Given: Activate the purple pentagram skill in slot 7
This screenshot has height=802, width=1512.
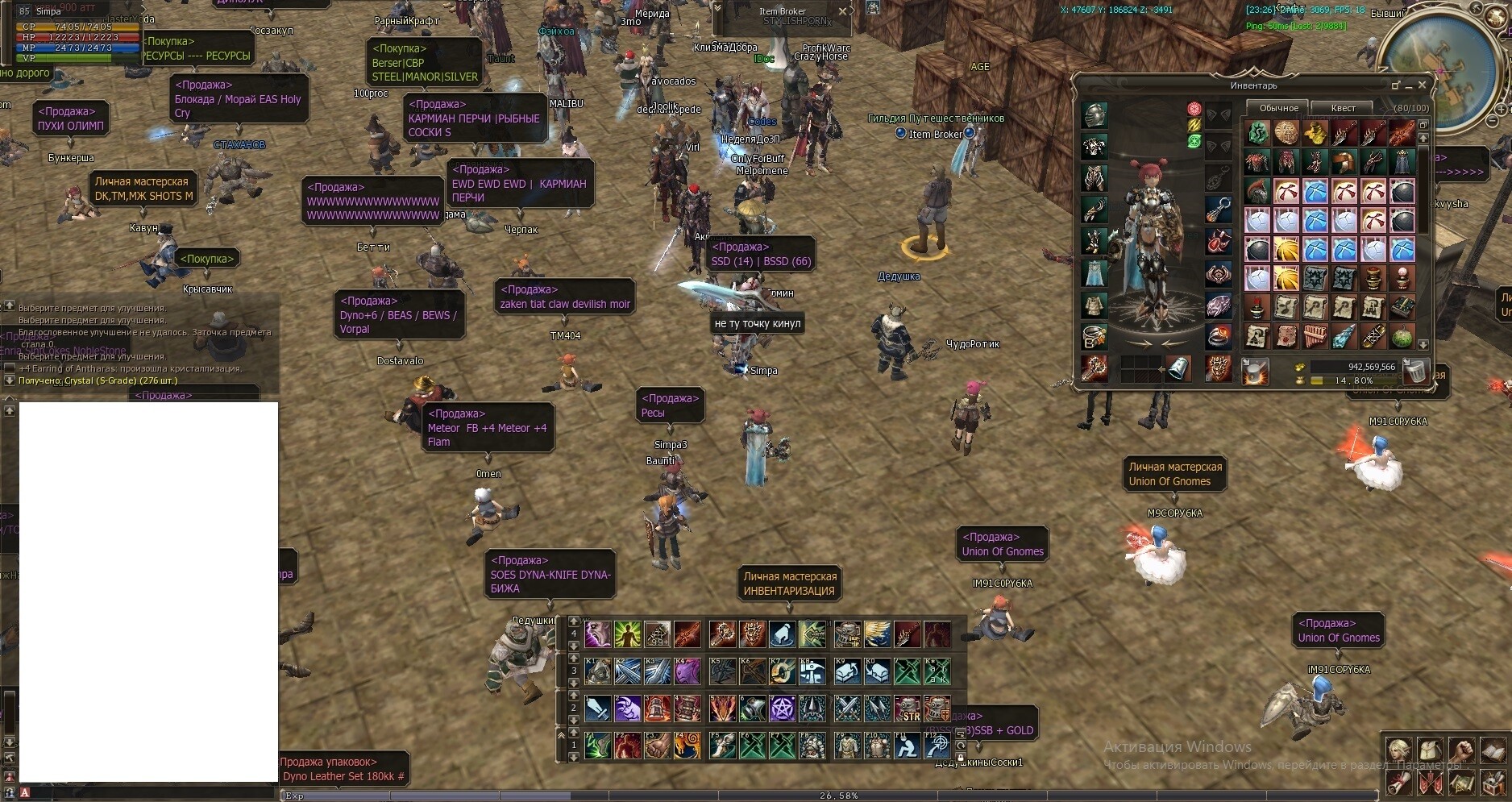Looking at the screenshot, I should tap(783, 709).
